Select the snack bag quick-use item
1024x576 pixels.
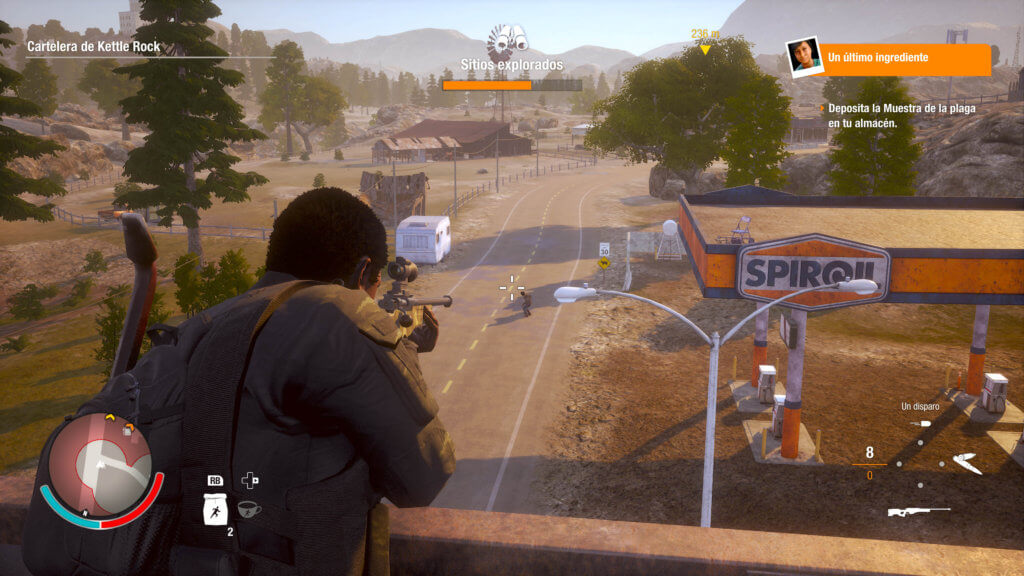pos(216,510)
